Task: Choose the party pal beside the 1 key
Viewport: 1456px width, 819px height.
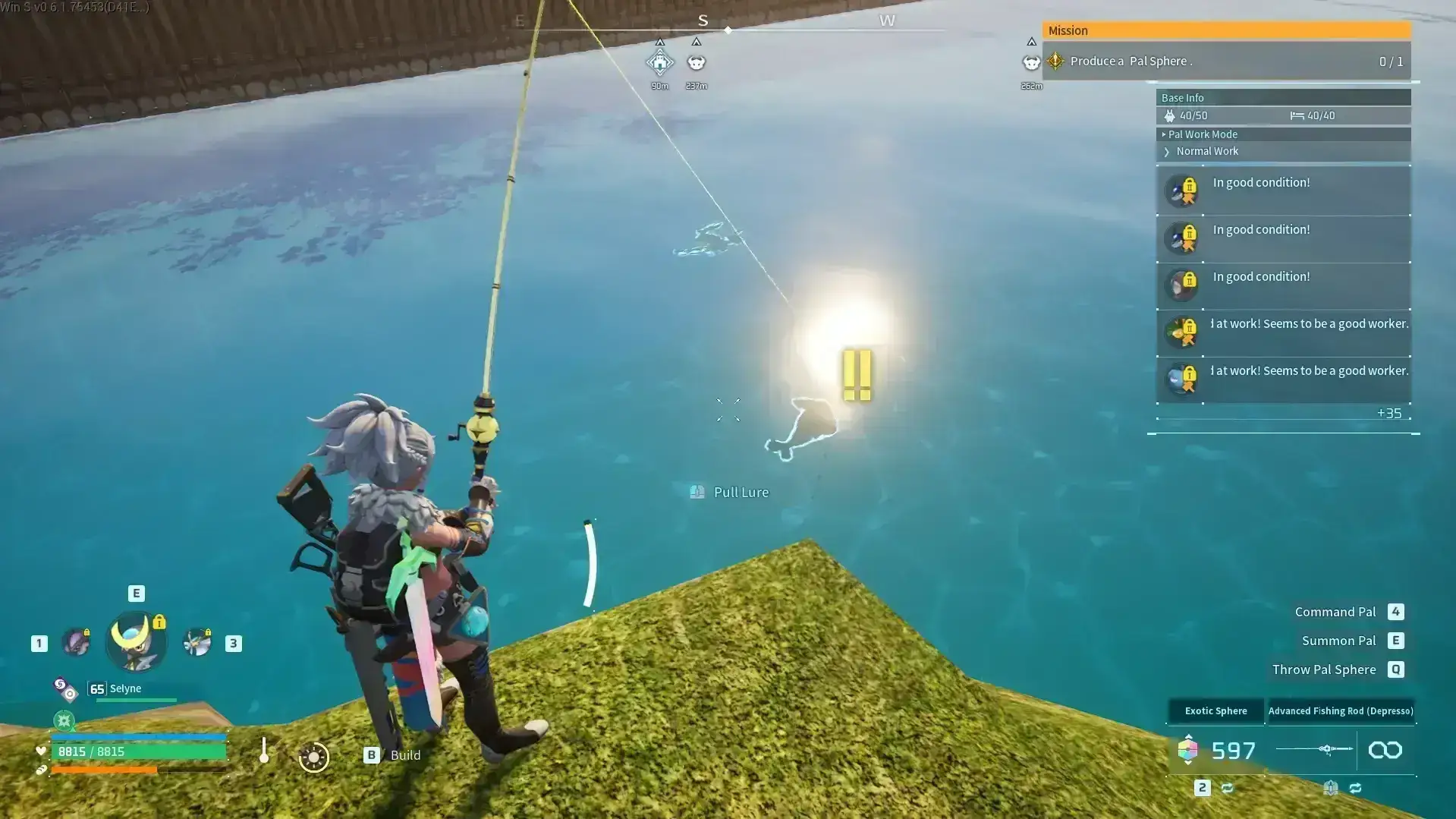Action: click(x=76, y=643)
